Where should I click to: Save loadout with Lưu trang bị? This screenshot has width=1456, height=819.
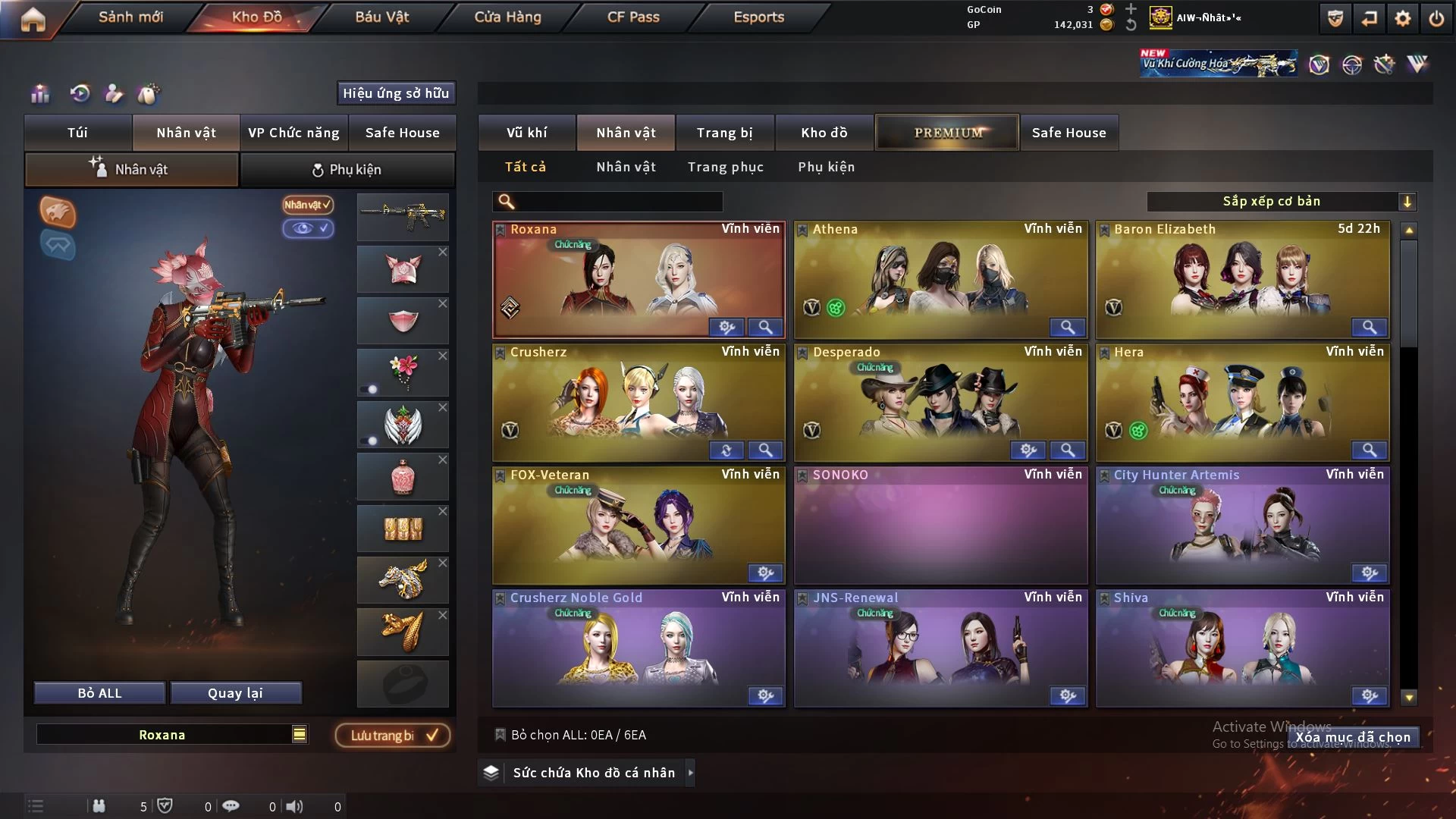click(x=393, y=736)
